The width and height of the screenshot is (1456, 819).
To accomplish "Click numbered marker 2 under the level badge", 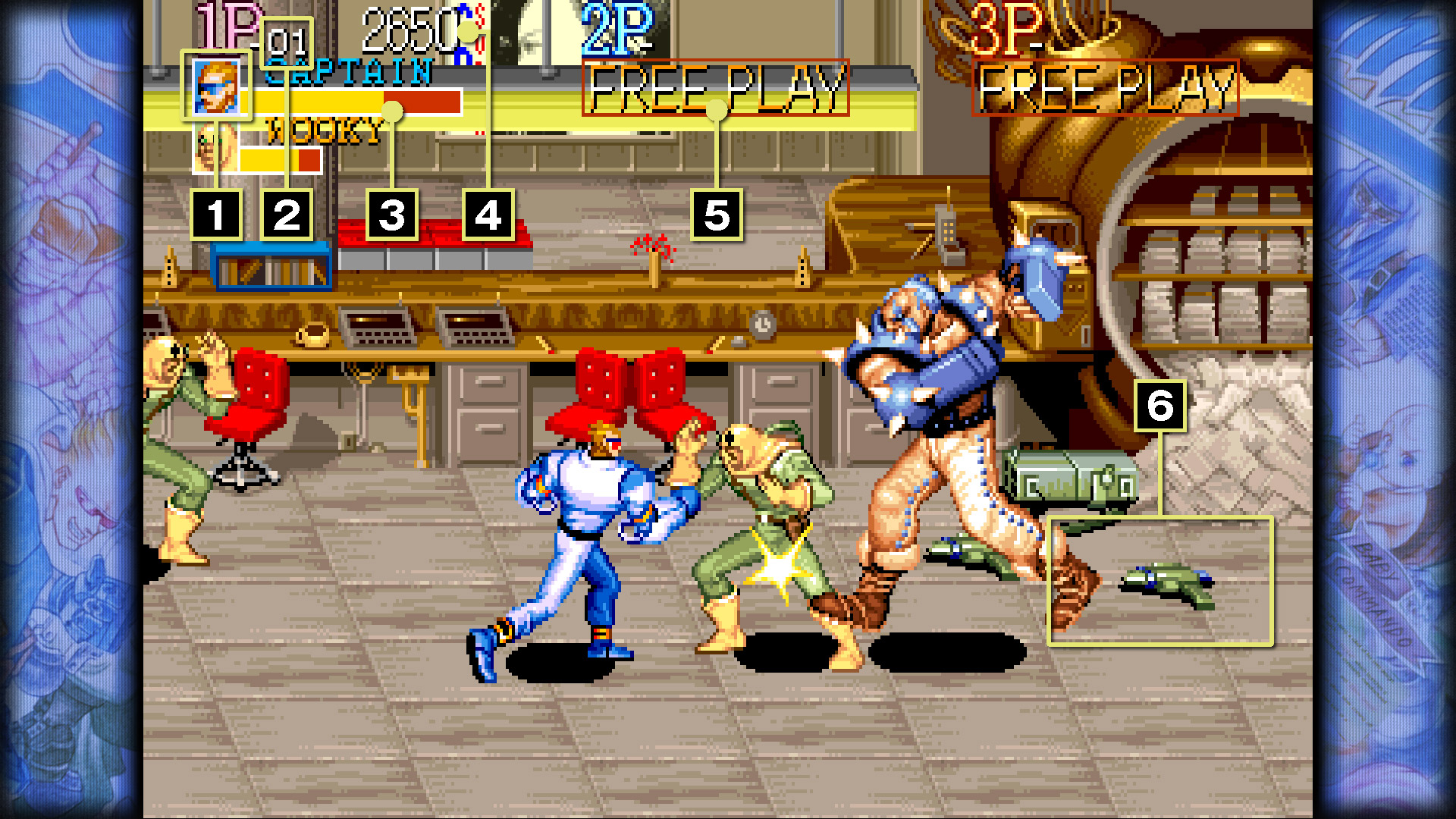I will point(287,216).
